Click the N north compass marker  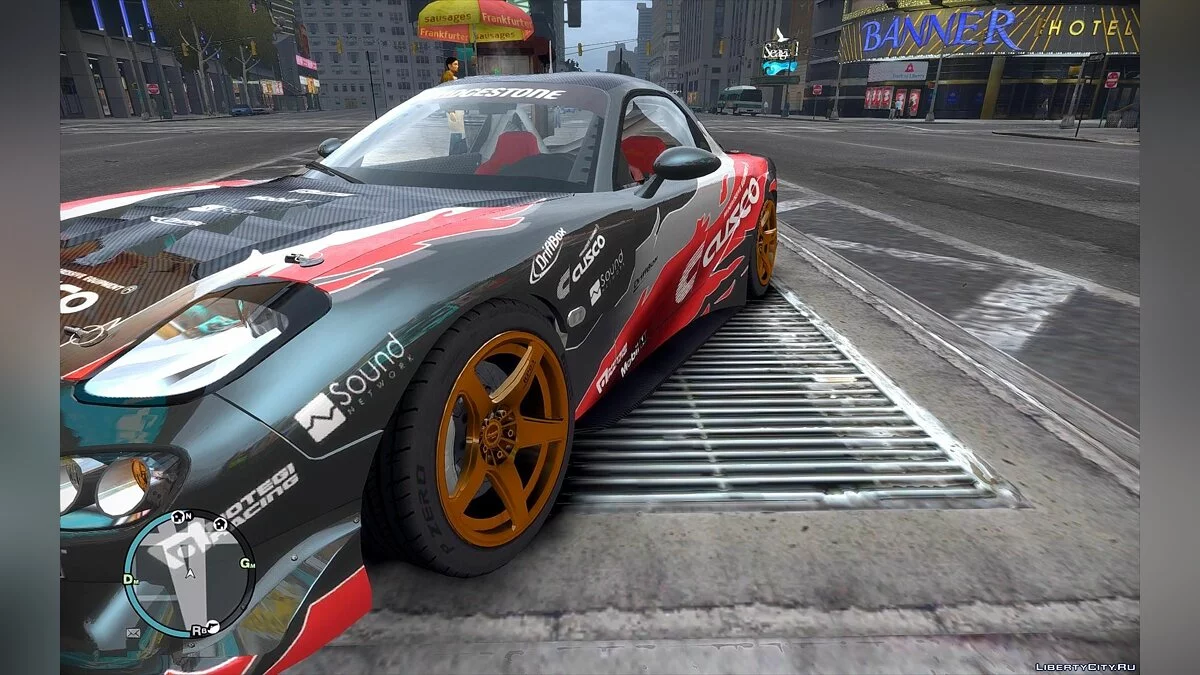pos(189,516)
